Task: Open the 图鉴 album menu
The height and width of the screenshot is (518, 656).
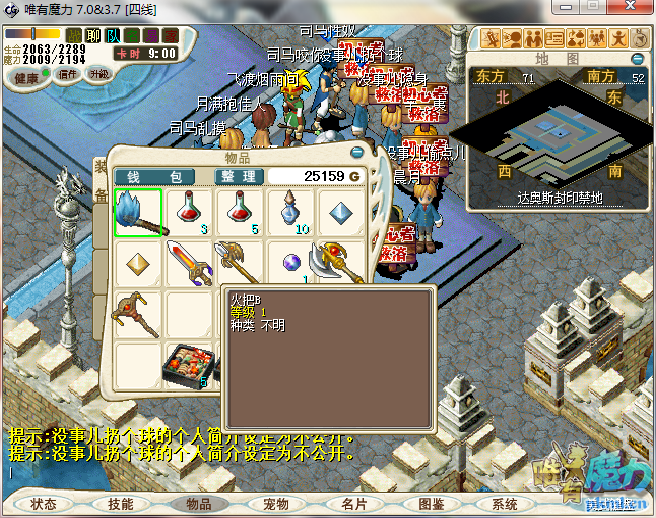Action: 431,504
